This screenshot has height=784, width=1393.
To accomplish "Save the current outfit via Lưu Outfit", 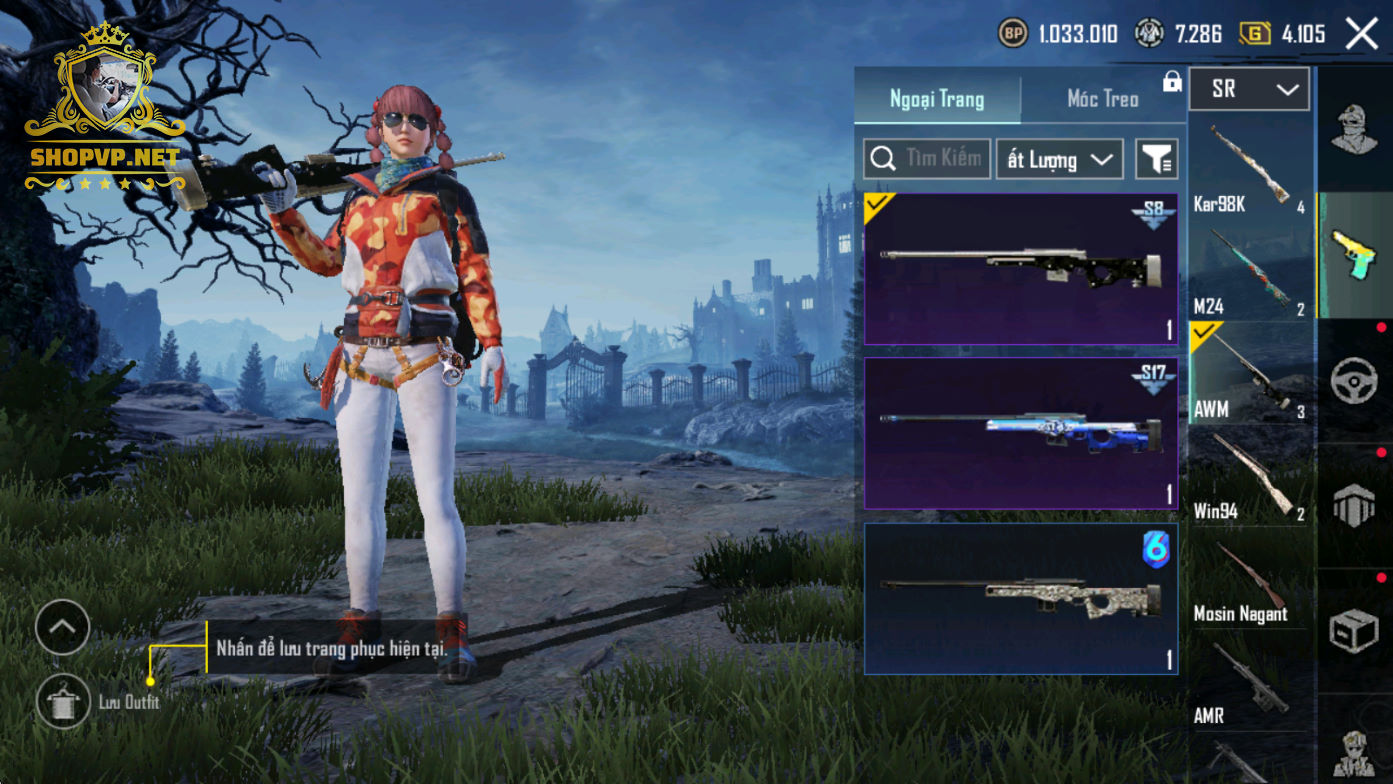I will coord(63,701).
